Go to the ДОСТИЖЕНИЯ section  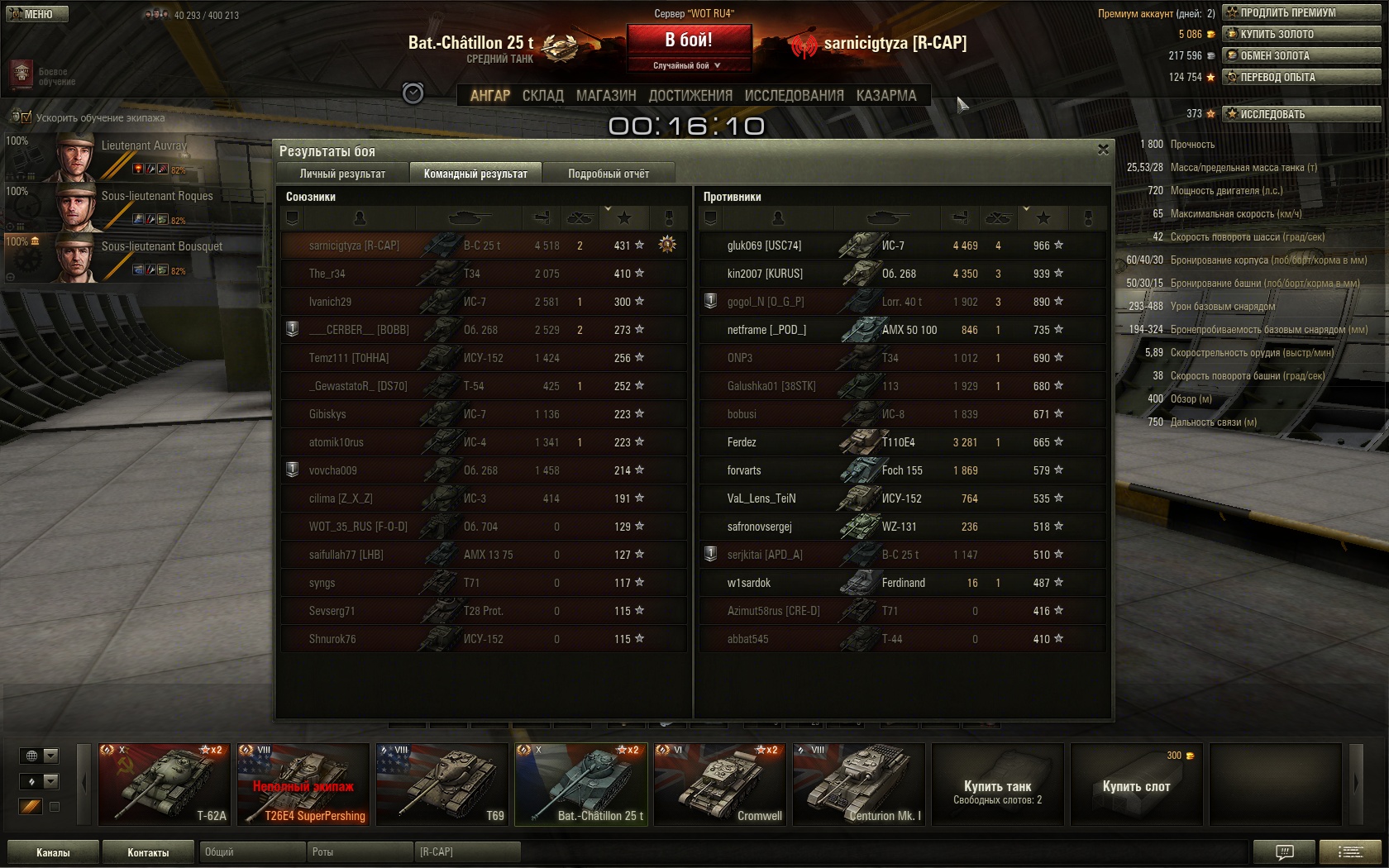(x=690, y=96)
